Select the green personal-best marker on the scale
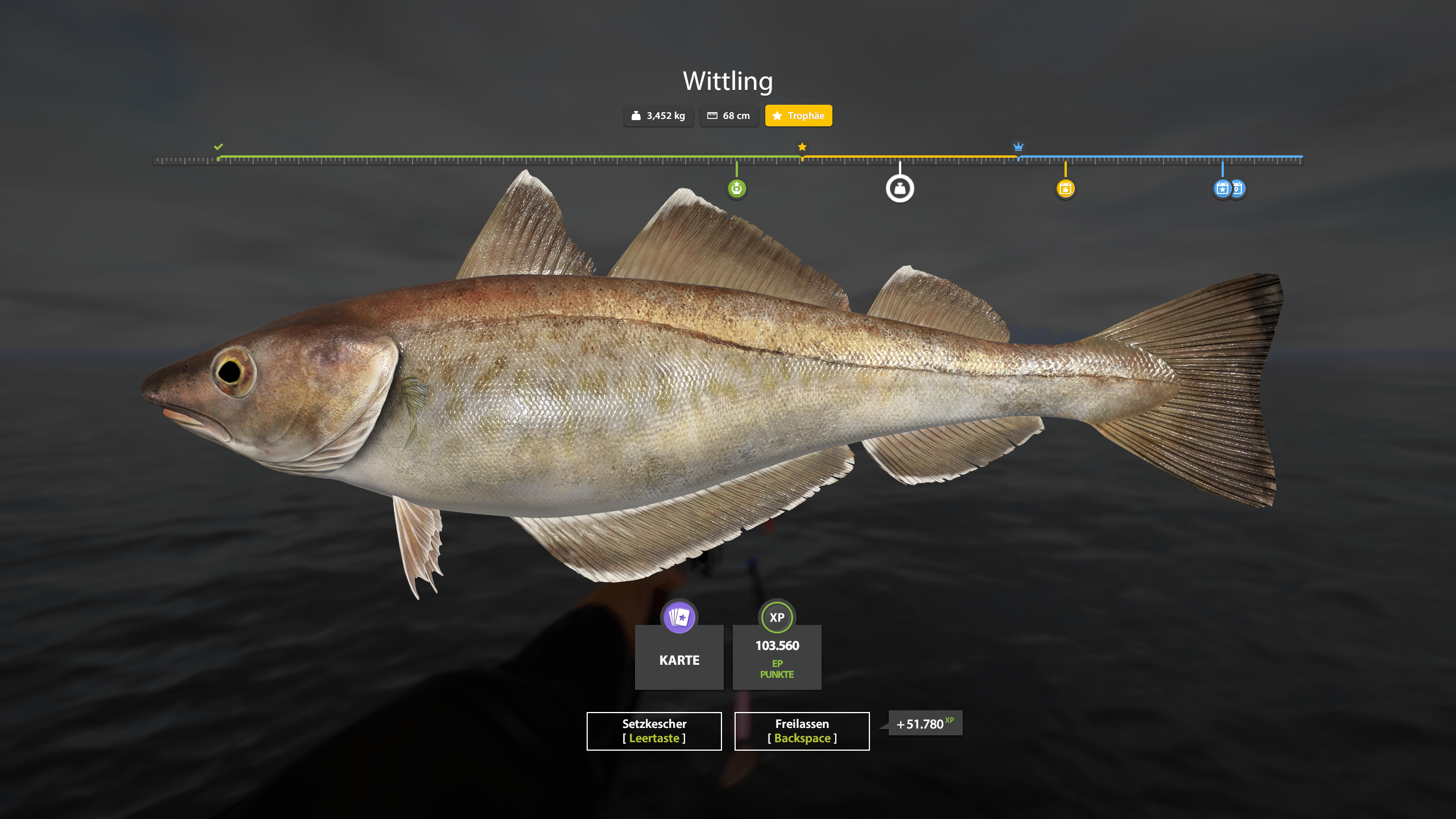Image resolution: width=1456 pixels, height=819 pixels. (x=737, y=188)
